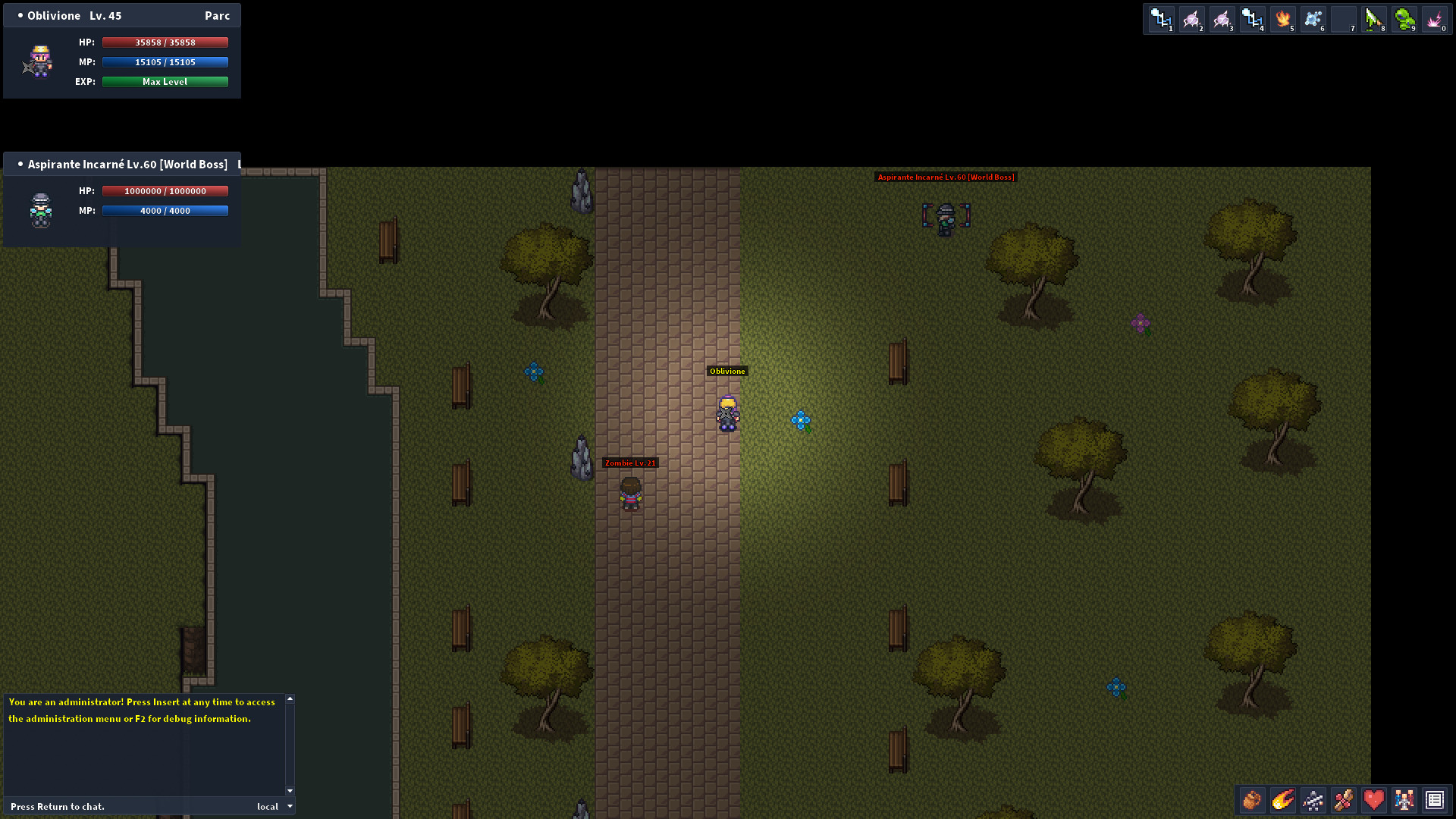The image size is (1456, 819).
Task: Select Oblivione's character portrait
Action: pyautogui.click(x=39, y=62)
